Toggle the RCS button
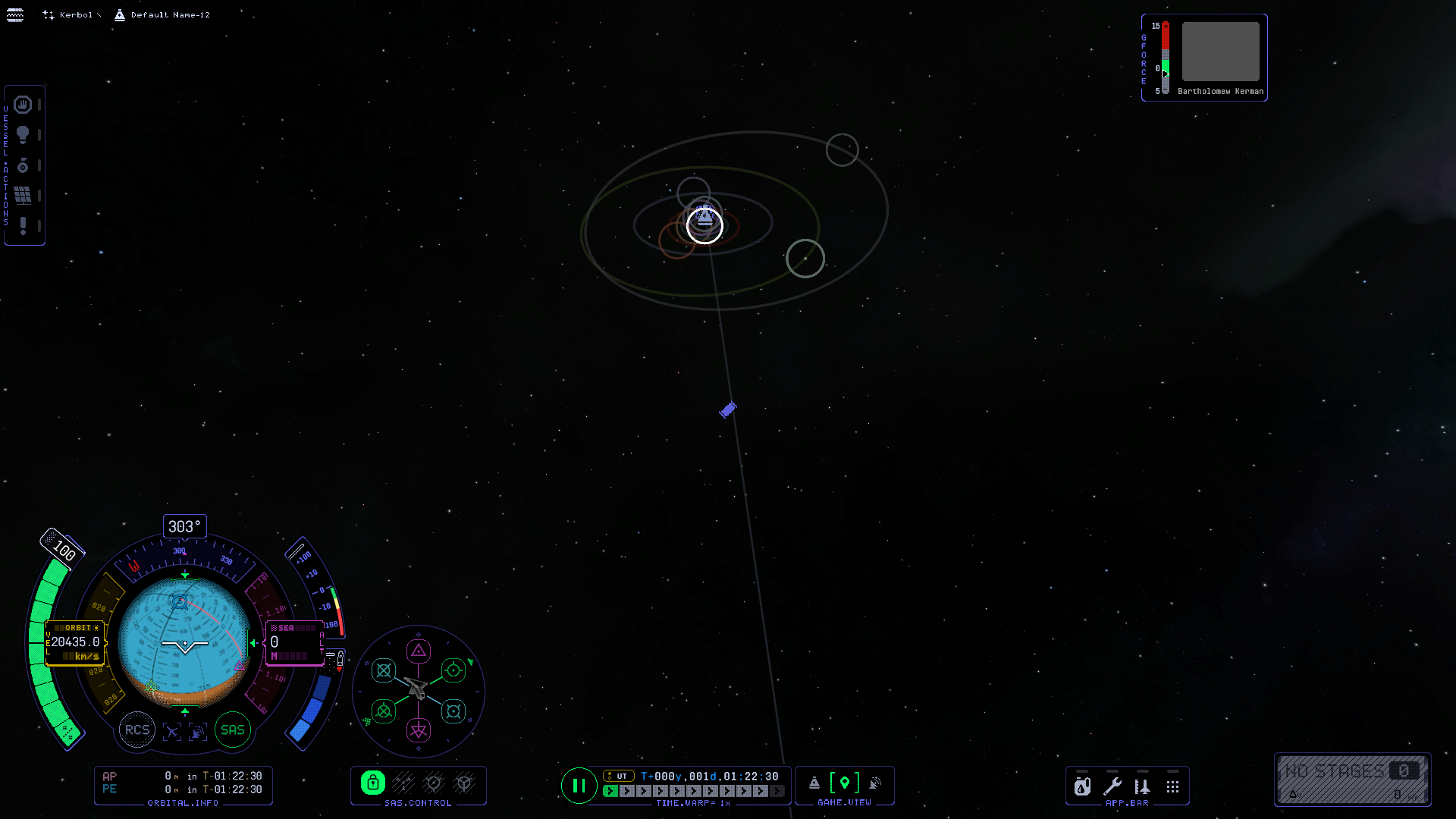The height and width of the screenshot is (819, 1456). [x=137, y=730]
